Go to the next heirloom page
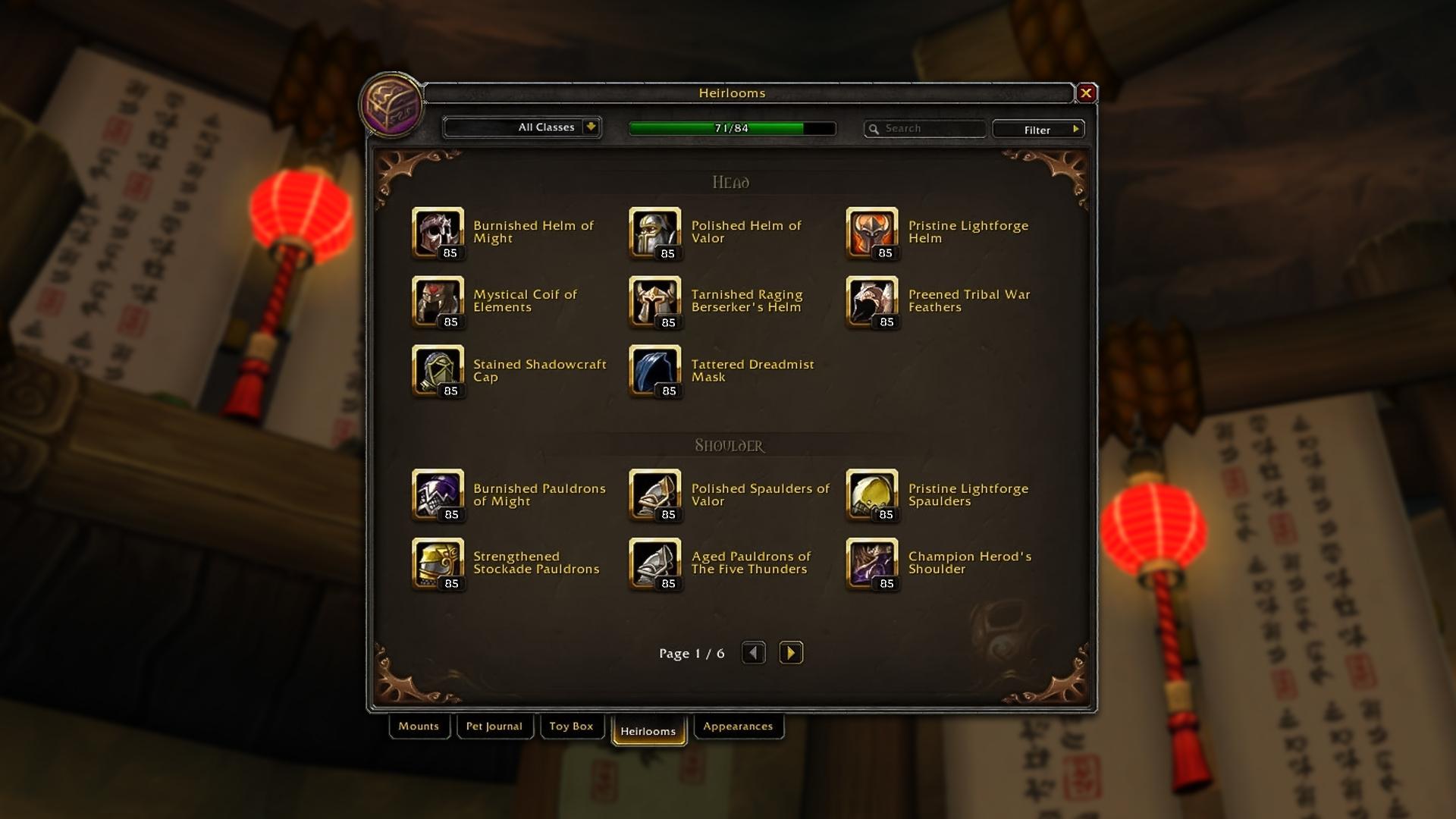 790,653
